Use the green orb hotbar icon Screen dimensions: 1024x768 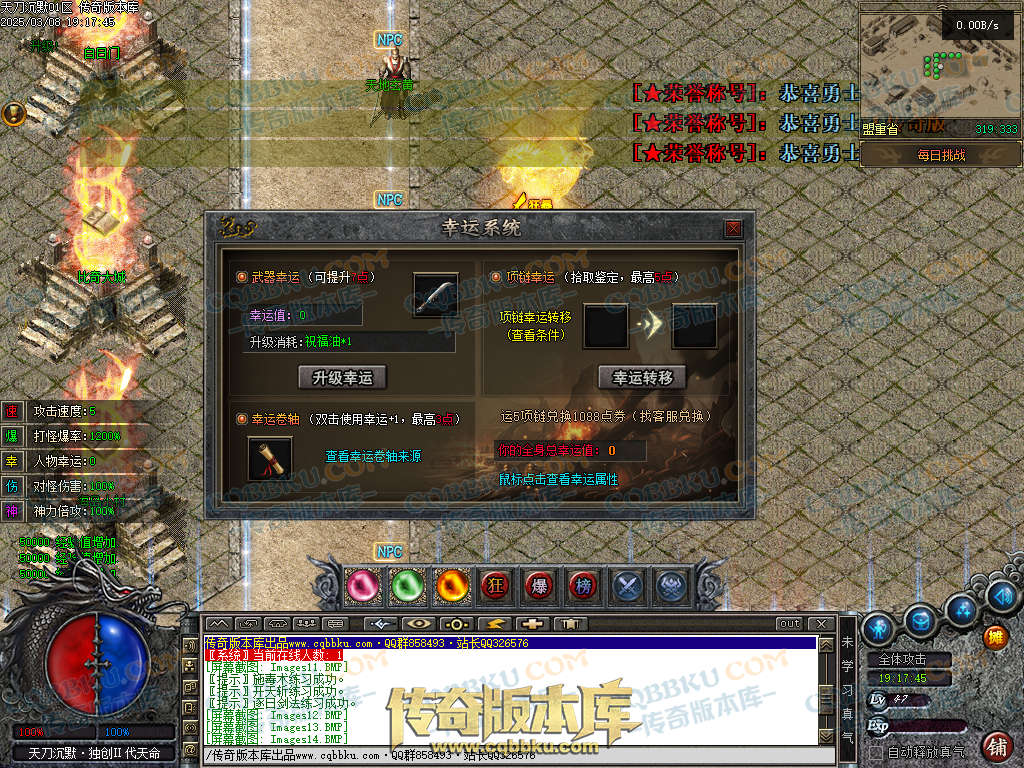point(406,586)
